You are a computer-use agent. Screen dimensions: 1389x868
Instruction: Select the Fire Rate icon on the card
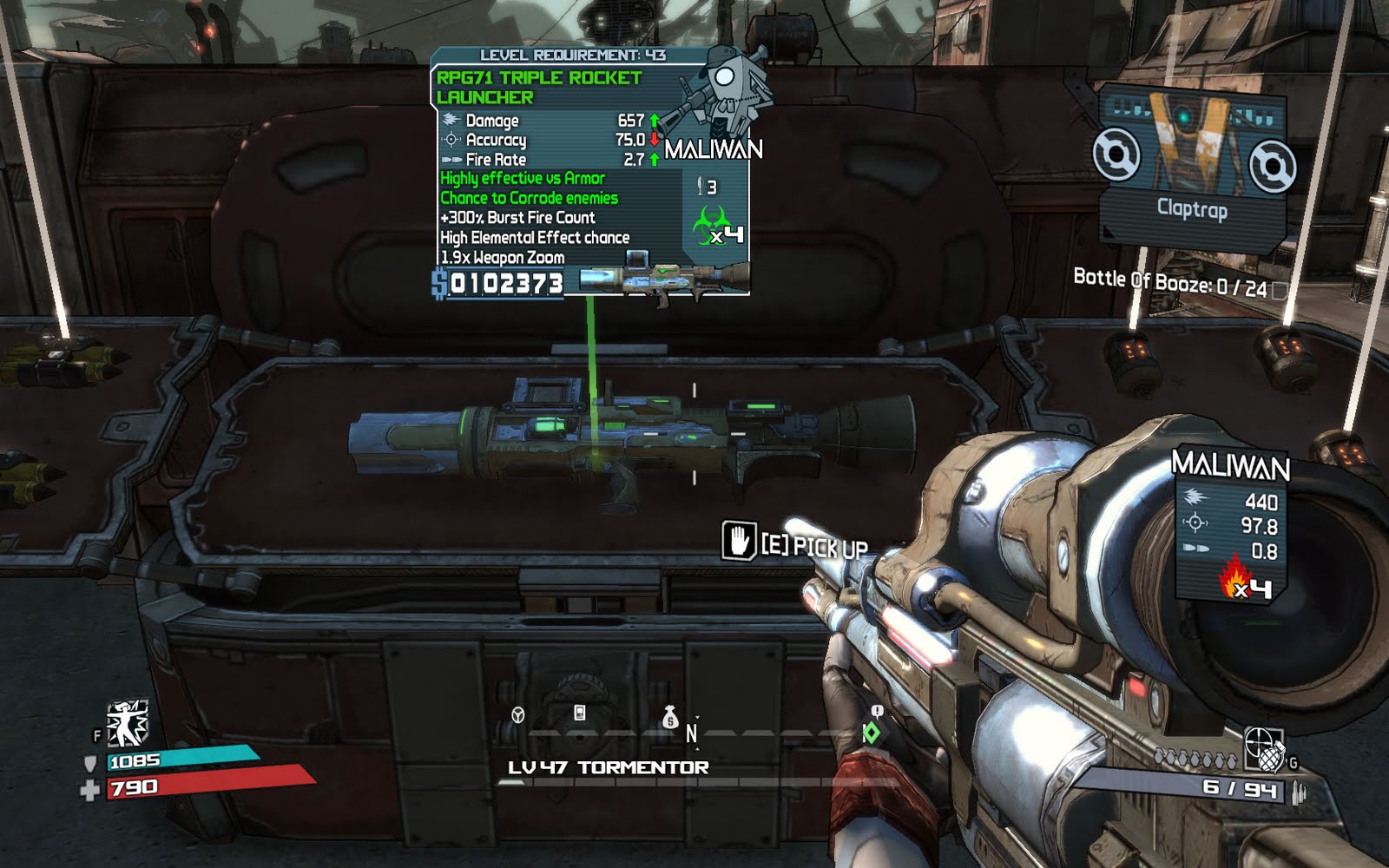point(453,159)
